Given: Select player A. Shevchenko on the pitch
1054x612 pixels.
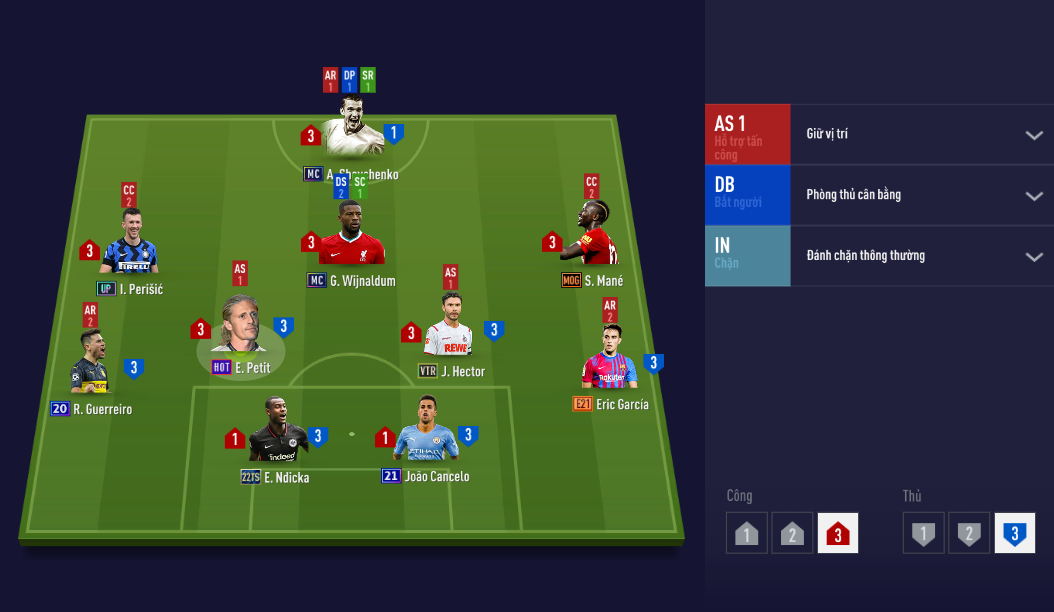Looking at the screenshot, I should click(352, 130).
